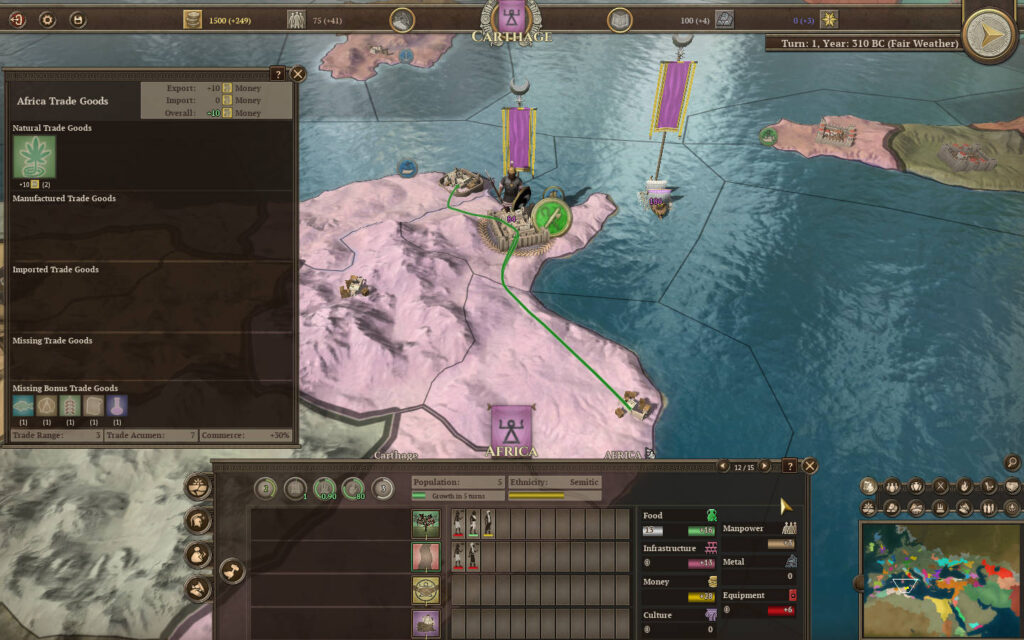Open the Carthage faction emblem at top
This screenshot has width=1024, height=640.
pos(511,16)
